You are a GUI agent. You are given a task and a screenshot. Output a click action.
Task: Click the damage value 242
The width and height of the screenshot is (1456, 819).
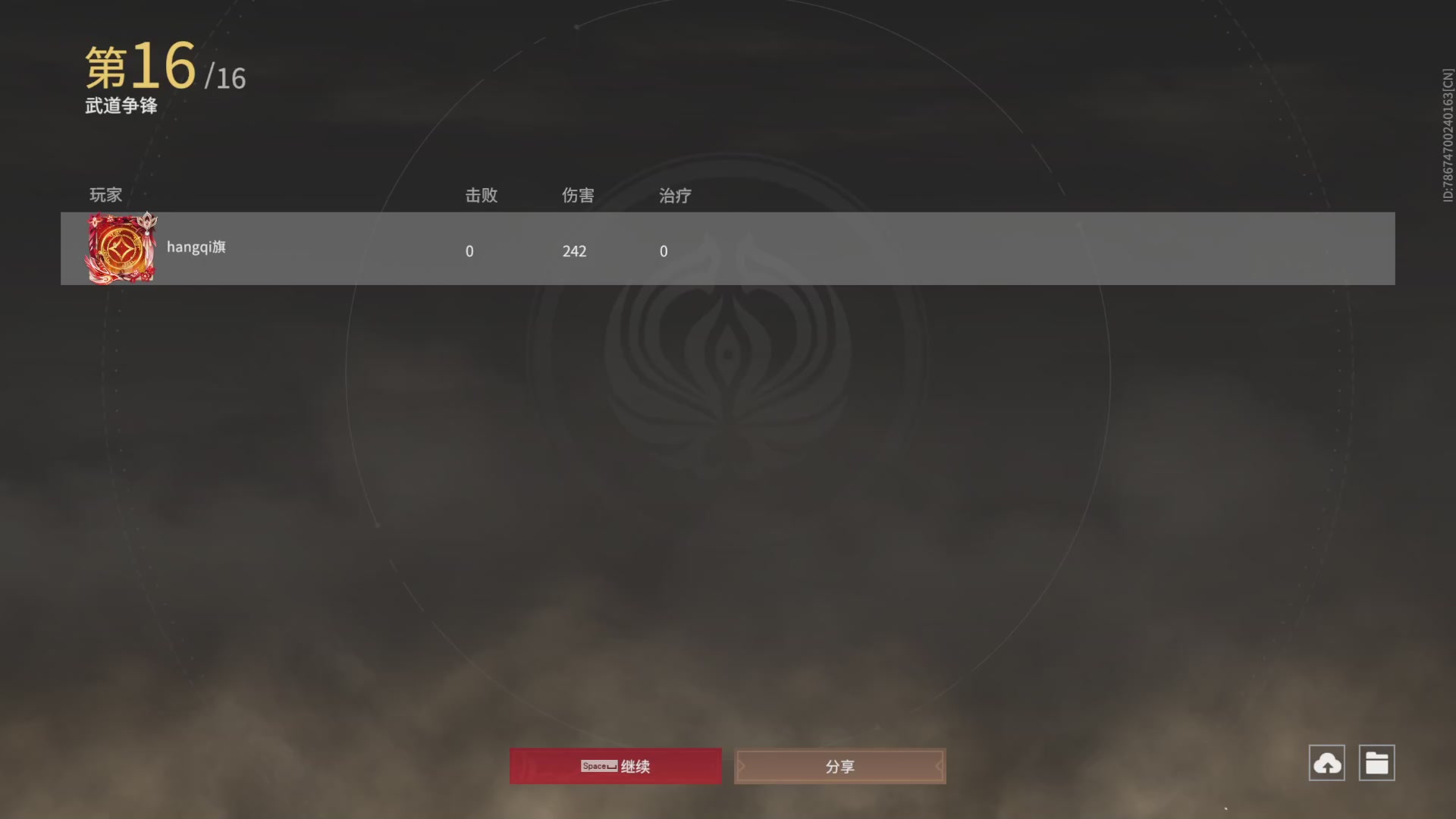[x=574, y=251]
